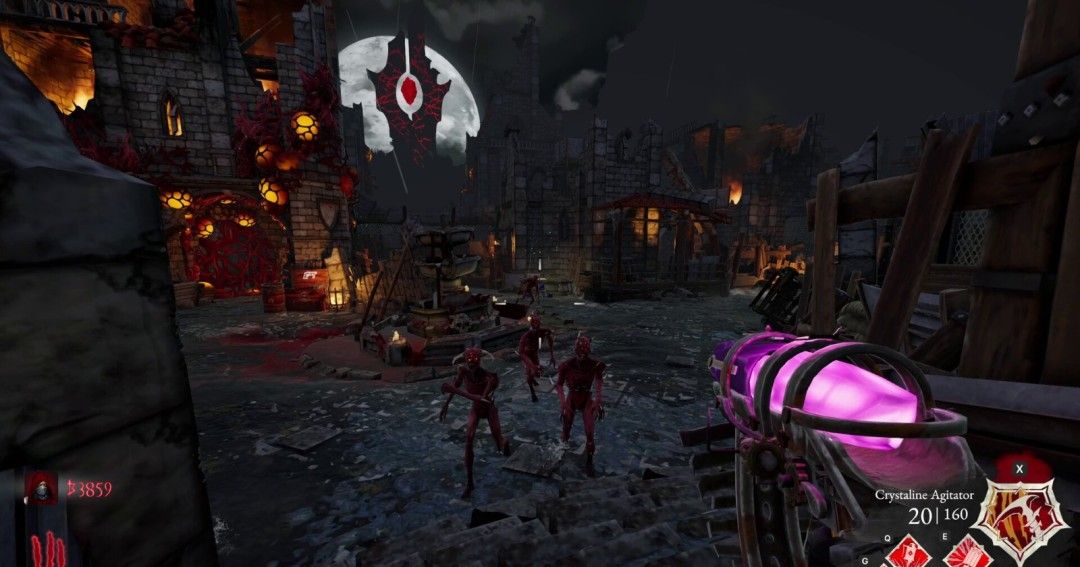Select the Crystaline Agitator weapon label
Screen dimensions: 1080x567
(923, 495)
